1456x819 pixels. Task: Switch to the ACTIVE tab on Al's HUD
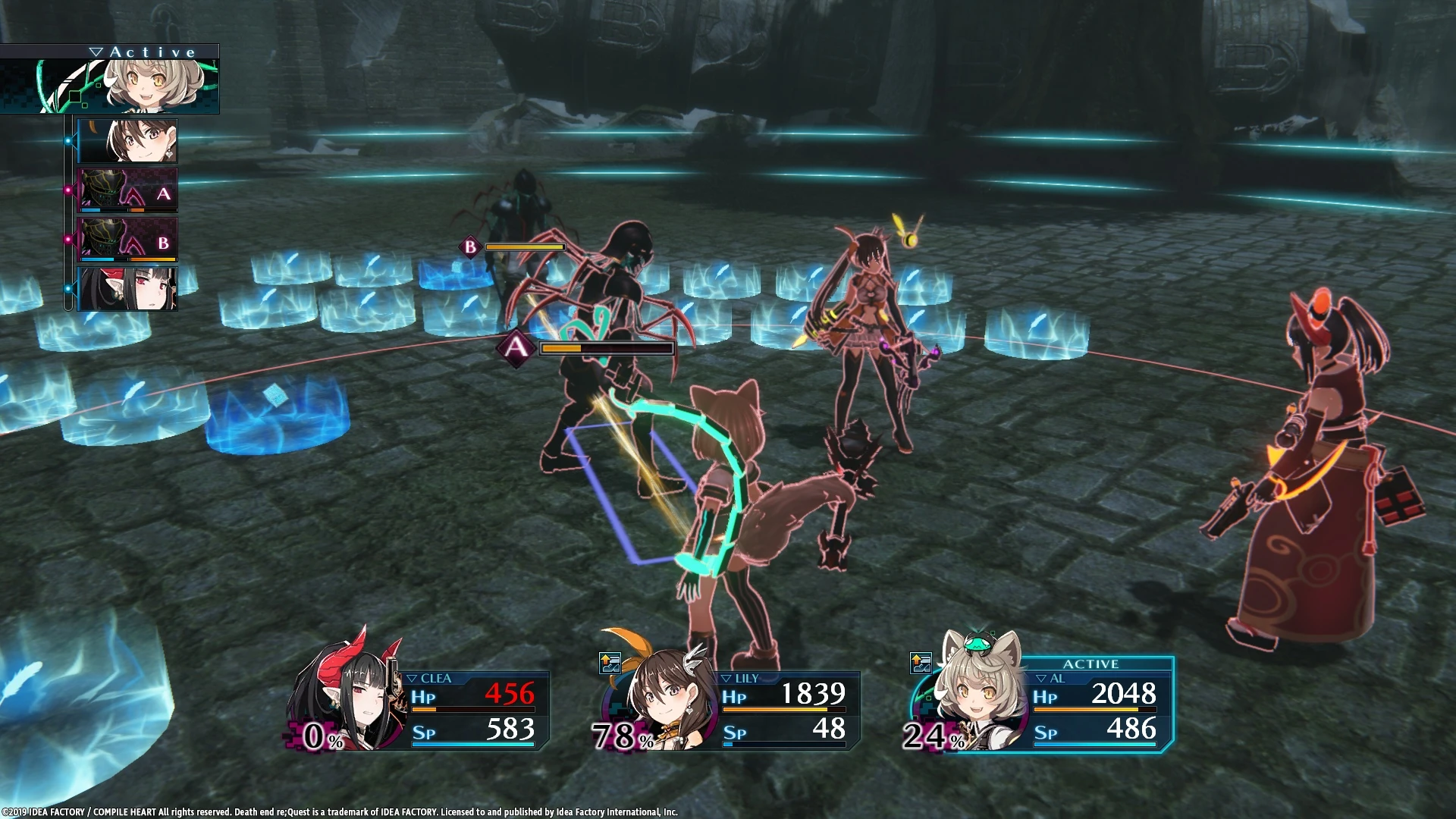(1092, 664)
